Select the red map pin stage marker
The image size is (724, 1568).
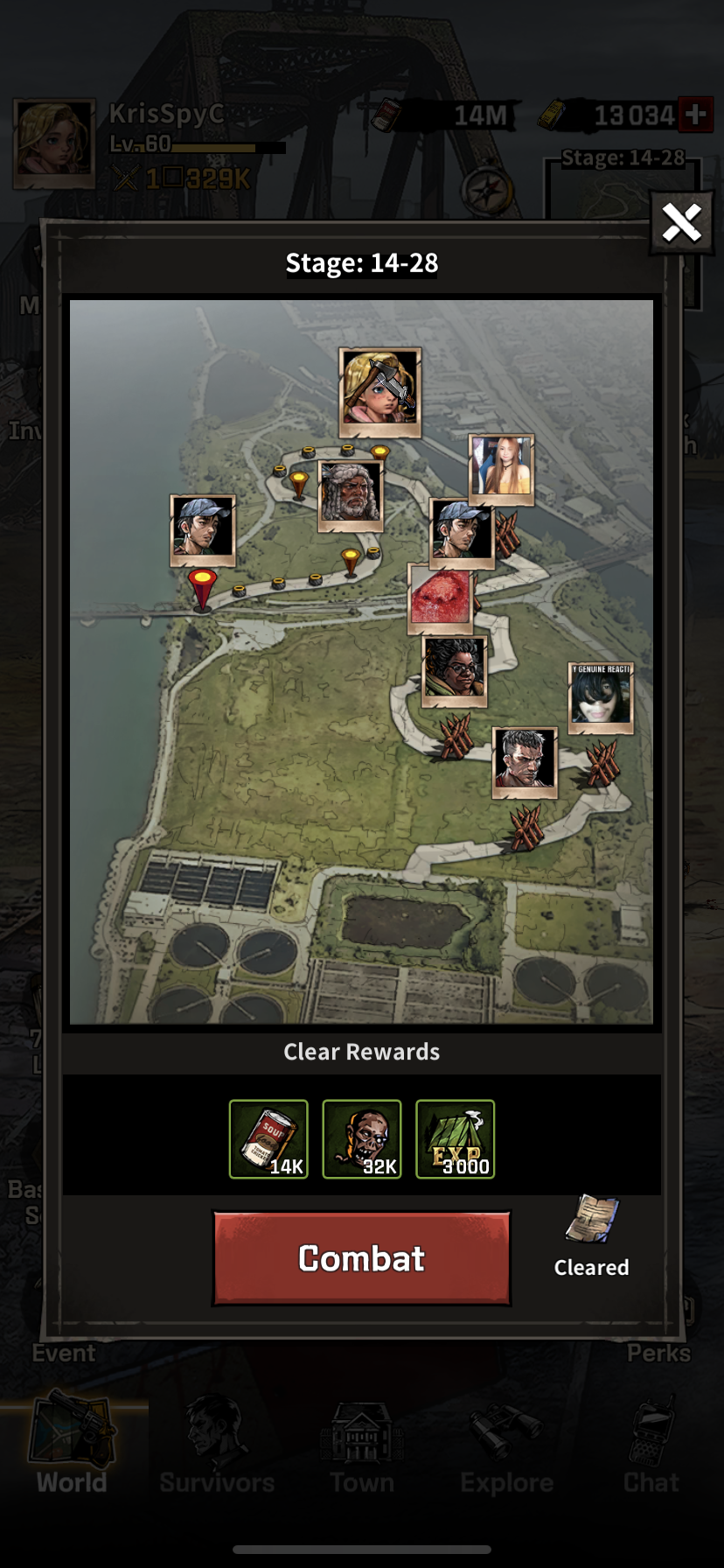pyautogui.click(x=202, y=588)
